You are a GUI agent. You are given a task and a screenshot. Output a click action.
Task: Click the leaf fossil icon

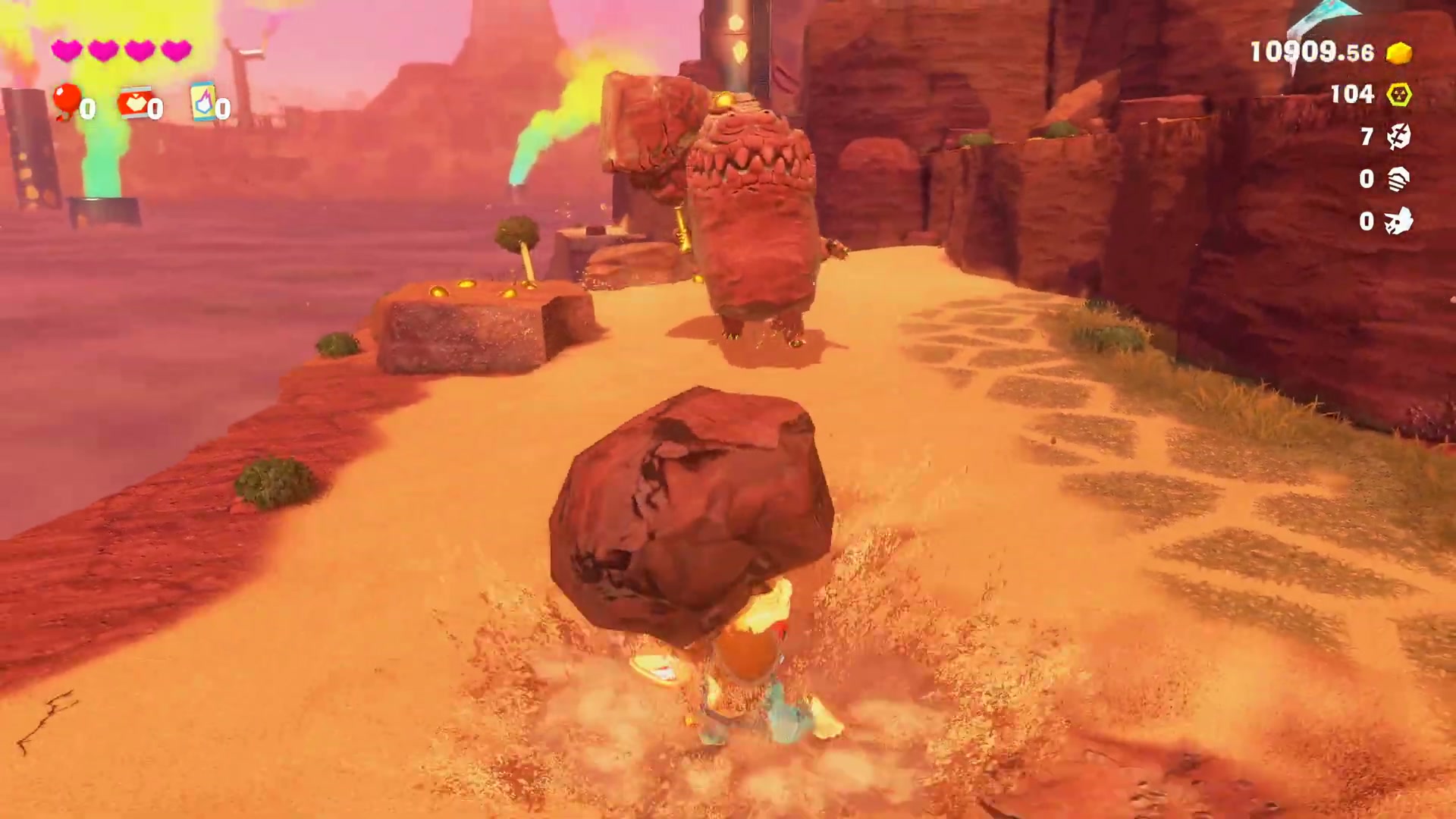[1398, 136]
